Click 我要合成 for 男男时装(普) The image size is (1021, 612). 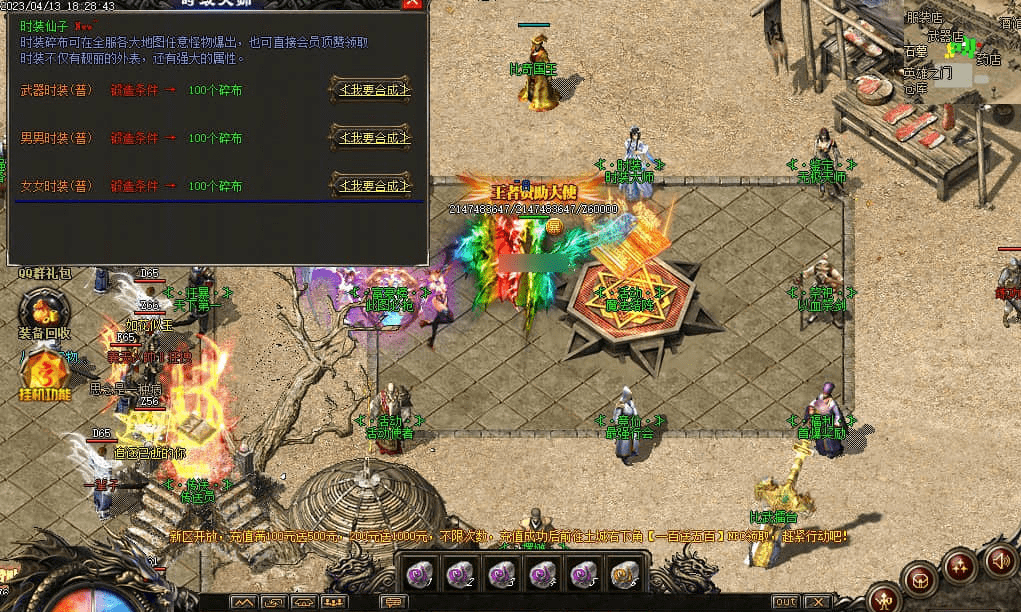(x=372, y=138)
